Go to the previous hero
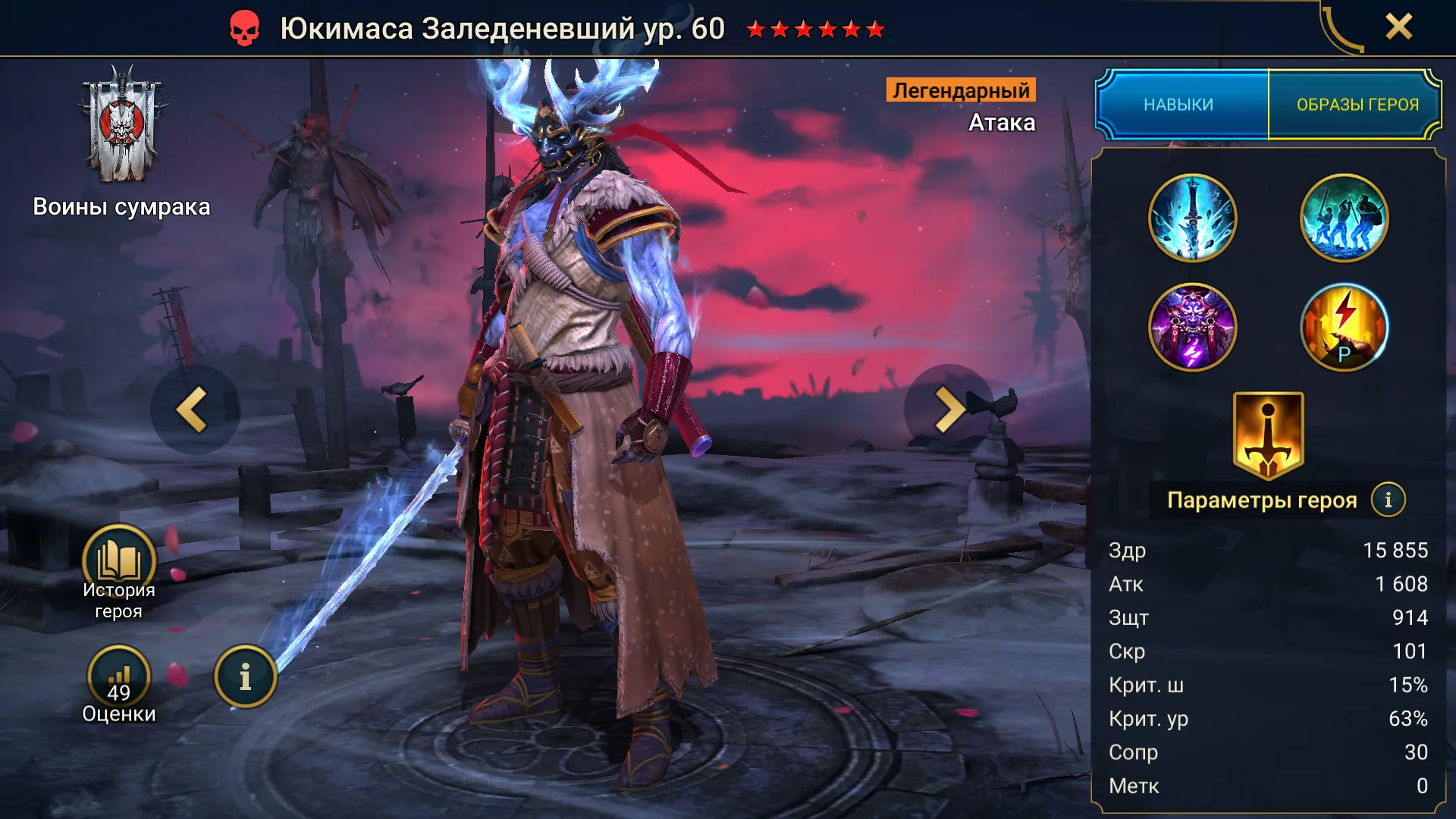Screen dimensions: 1456x819 (194, 409)
